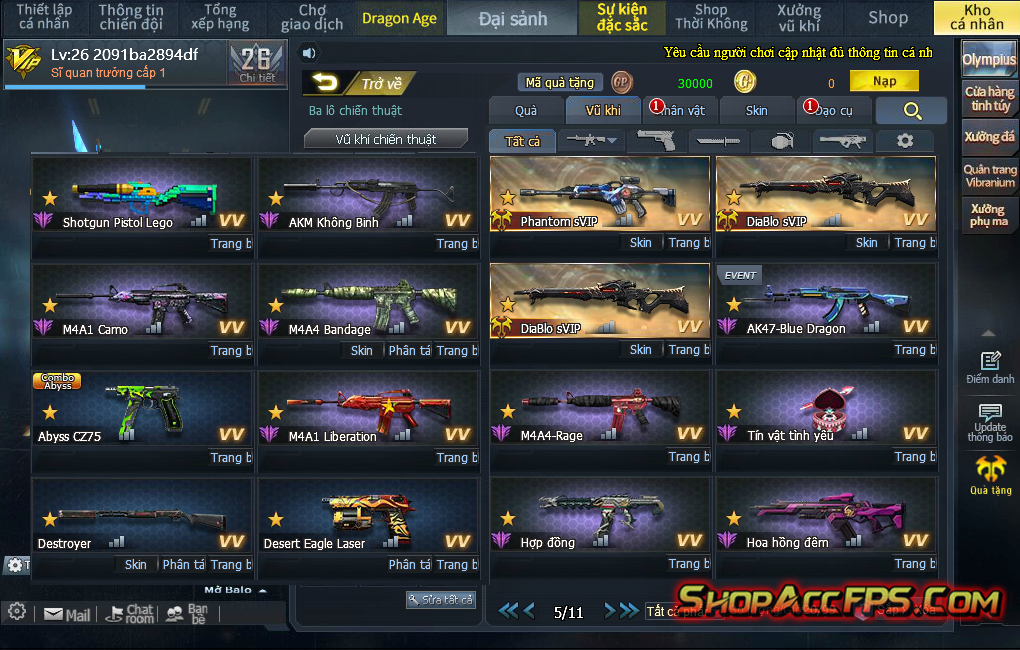The width and height of the screenshot is (1020, 650).
Task: Select the Quà inventory tab
Action: coord(526,110)
